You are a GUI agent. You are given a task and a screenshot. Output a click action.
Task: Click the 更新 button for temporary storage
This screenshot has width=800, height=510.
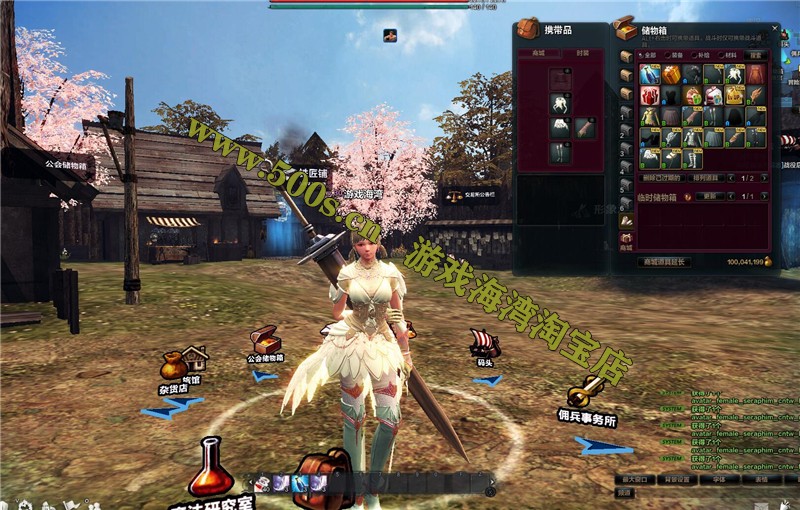pos(711,196)
